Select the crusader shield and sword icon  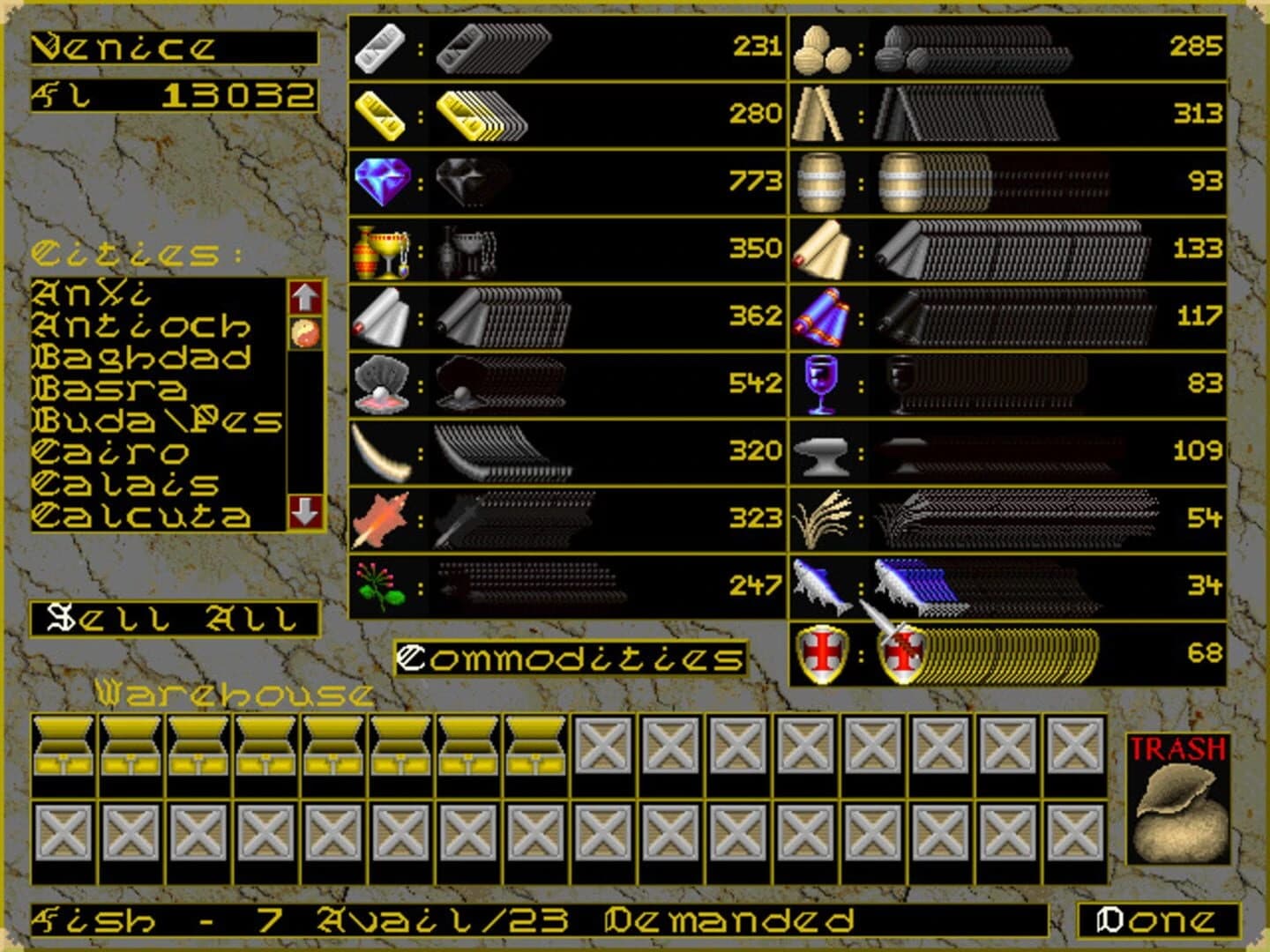pyautogui.click(x=822, y=654)
